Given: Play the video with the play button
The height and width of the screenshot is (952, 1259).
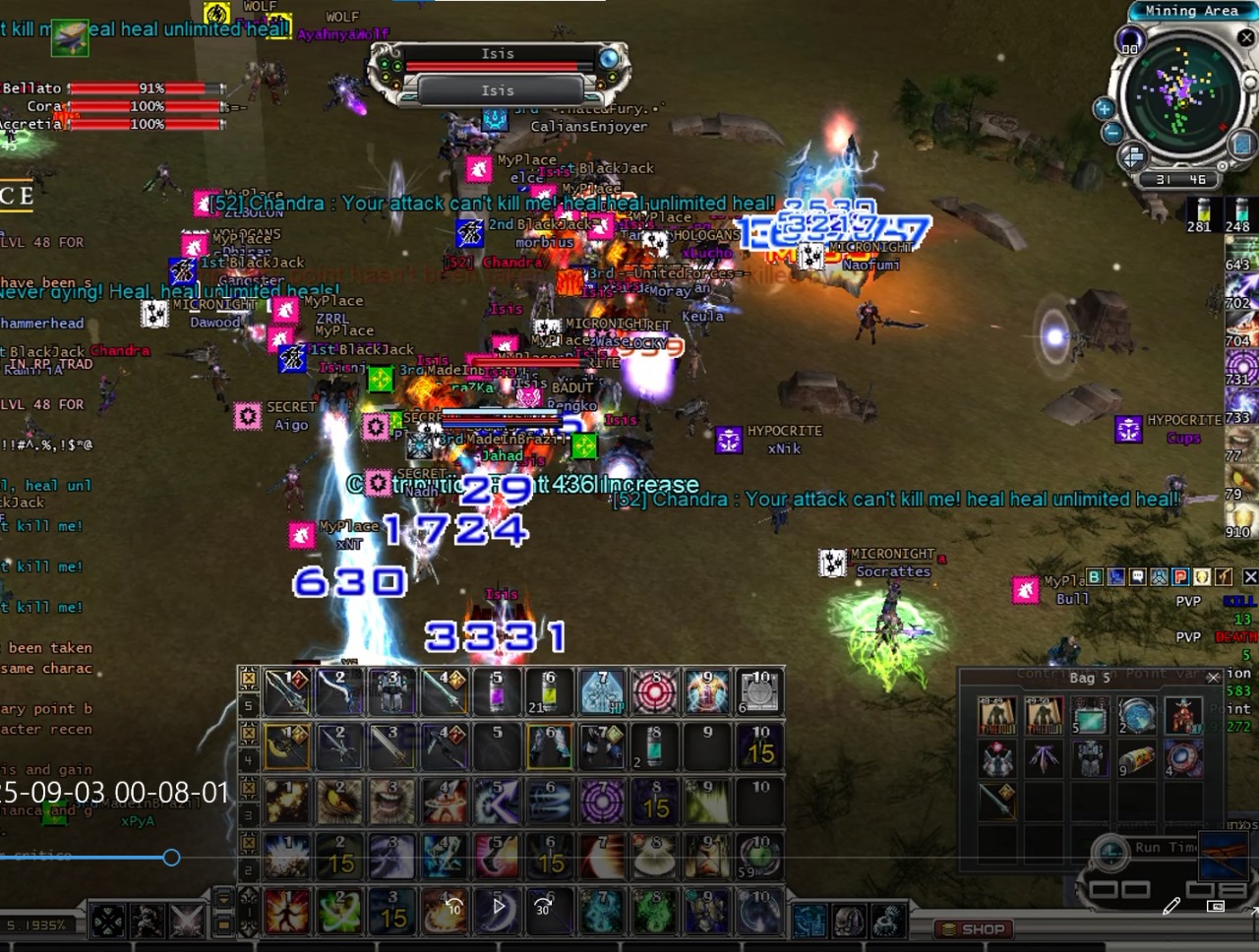Looking at the screenshot, I should click(x=498, y=907).
